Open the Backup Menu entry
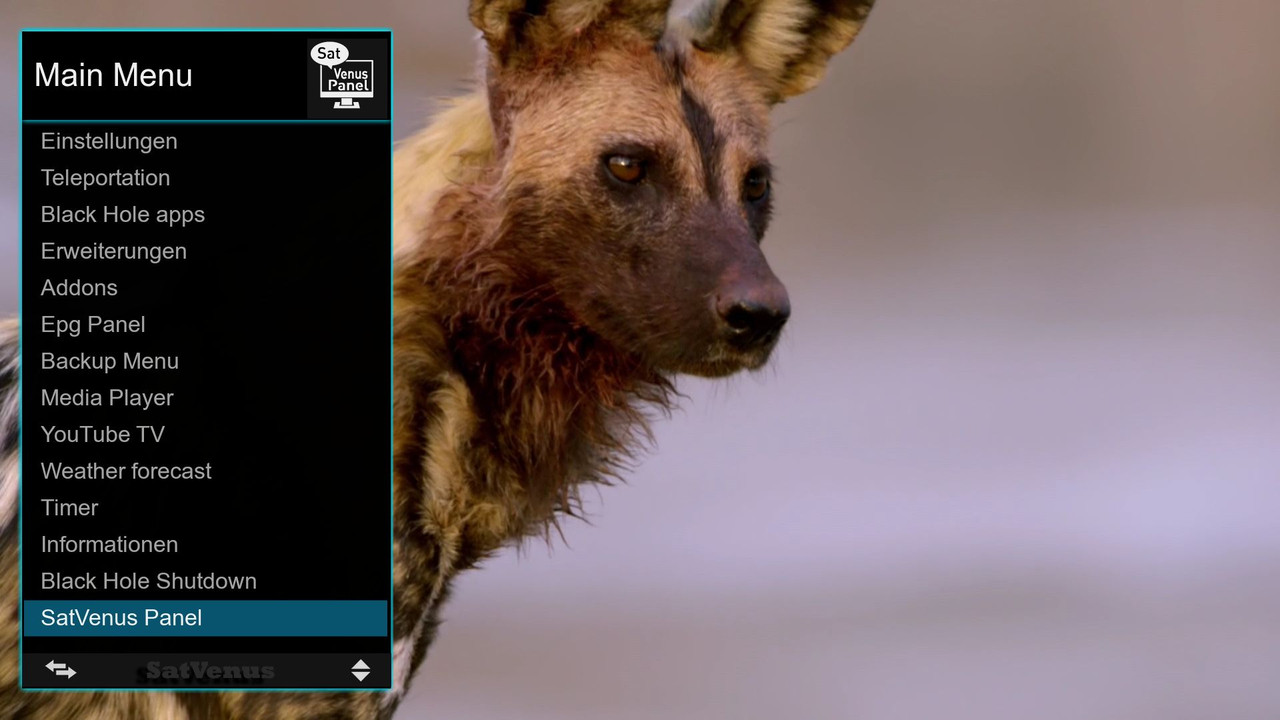The image size is (1280, 720). coord(109,361)
